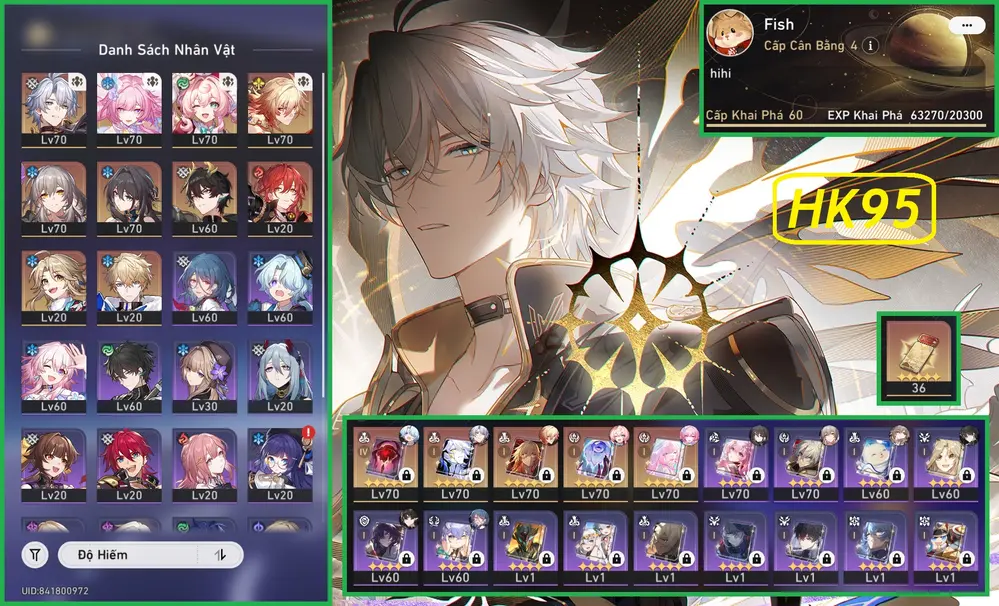This screenshot has height=606, width=999.
Task: Open the filter funnel button
Action: pos(35,554)
